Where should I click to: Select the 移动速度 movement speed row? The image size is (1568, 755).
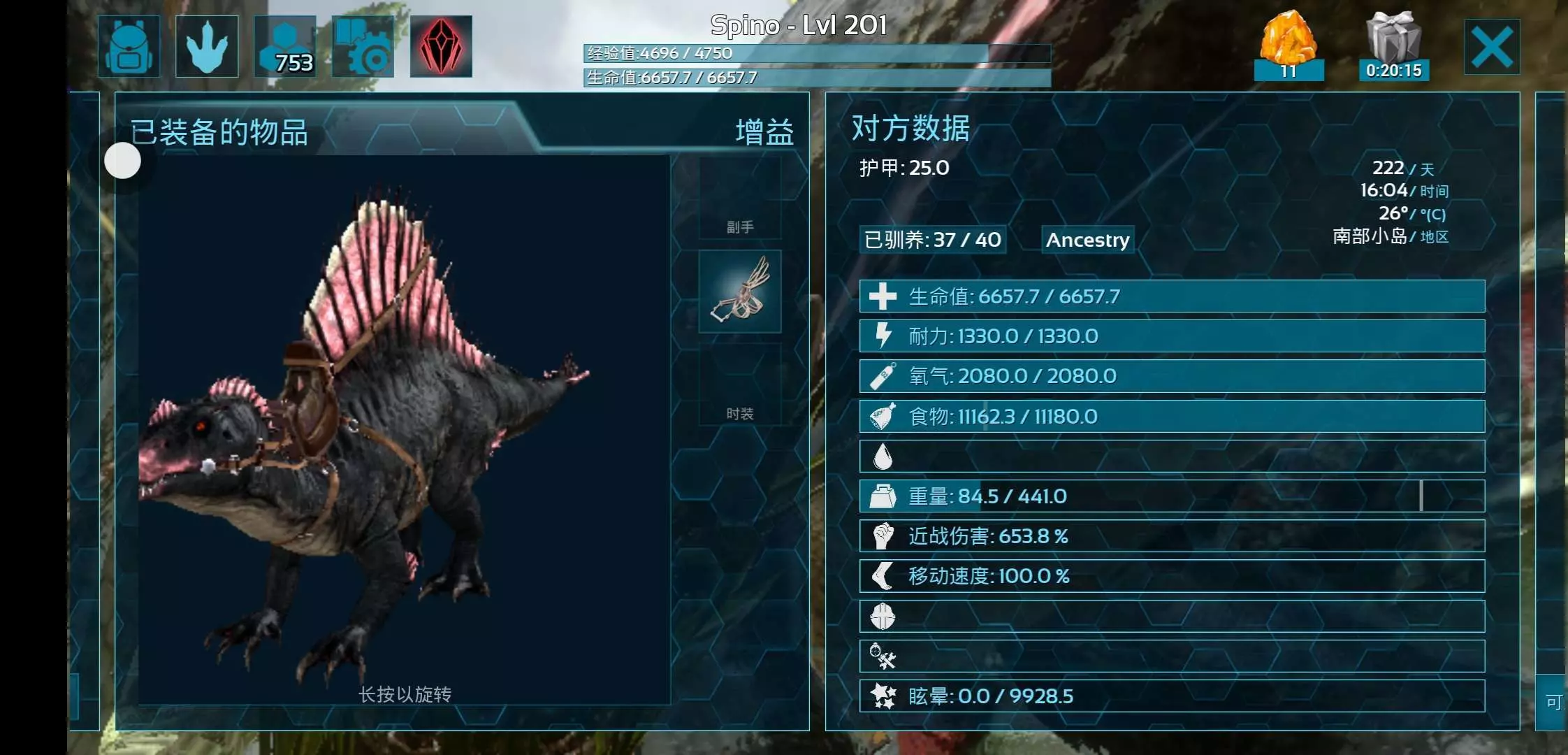[x=1172, y=576]
